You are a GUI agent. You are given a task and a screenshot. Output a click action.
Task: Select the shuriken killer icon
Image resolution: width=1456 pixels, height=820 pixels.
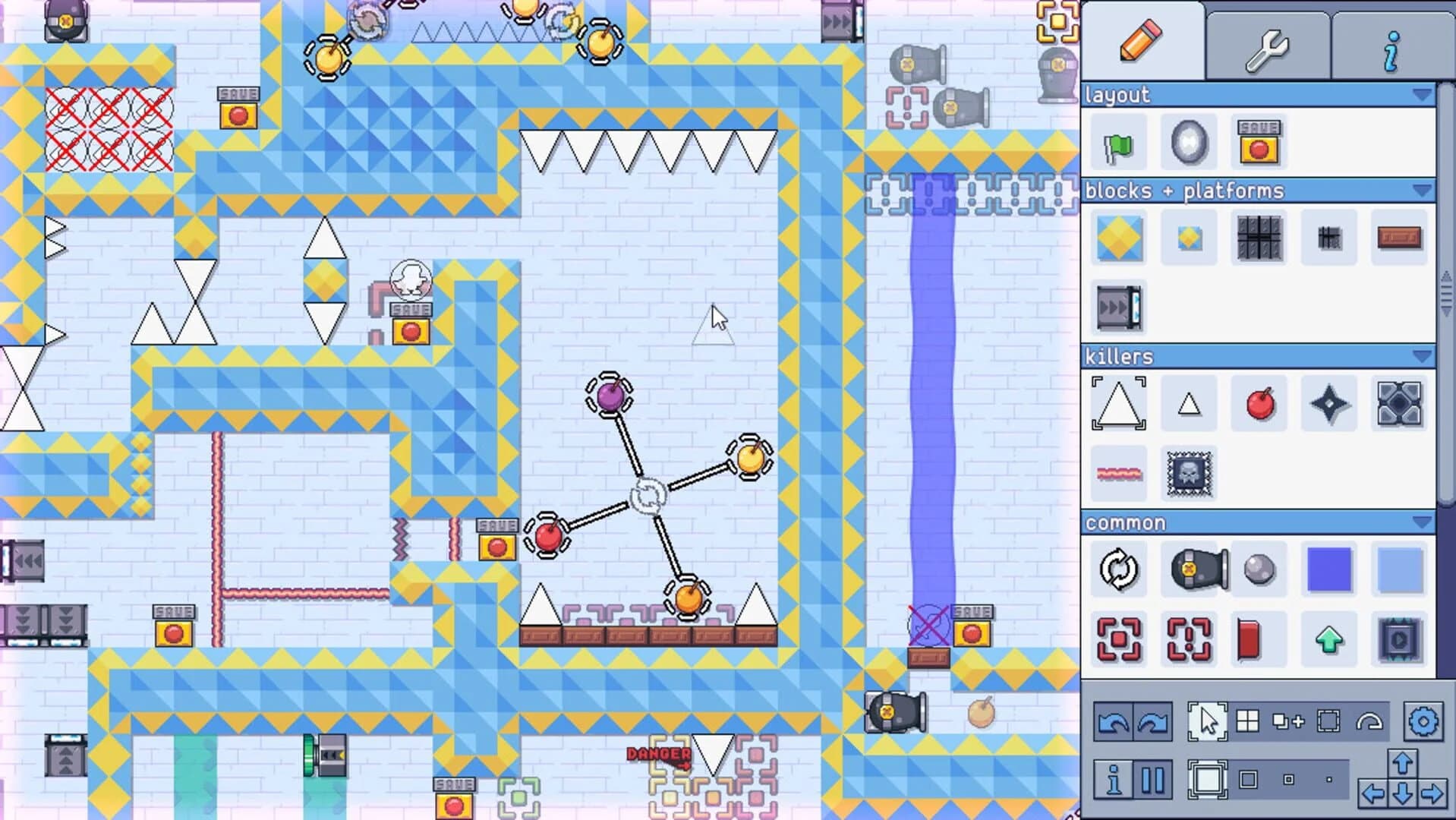pyautogui.click(x=1328, y=404)
